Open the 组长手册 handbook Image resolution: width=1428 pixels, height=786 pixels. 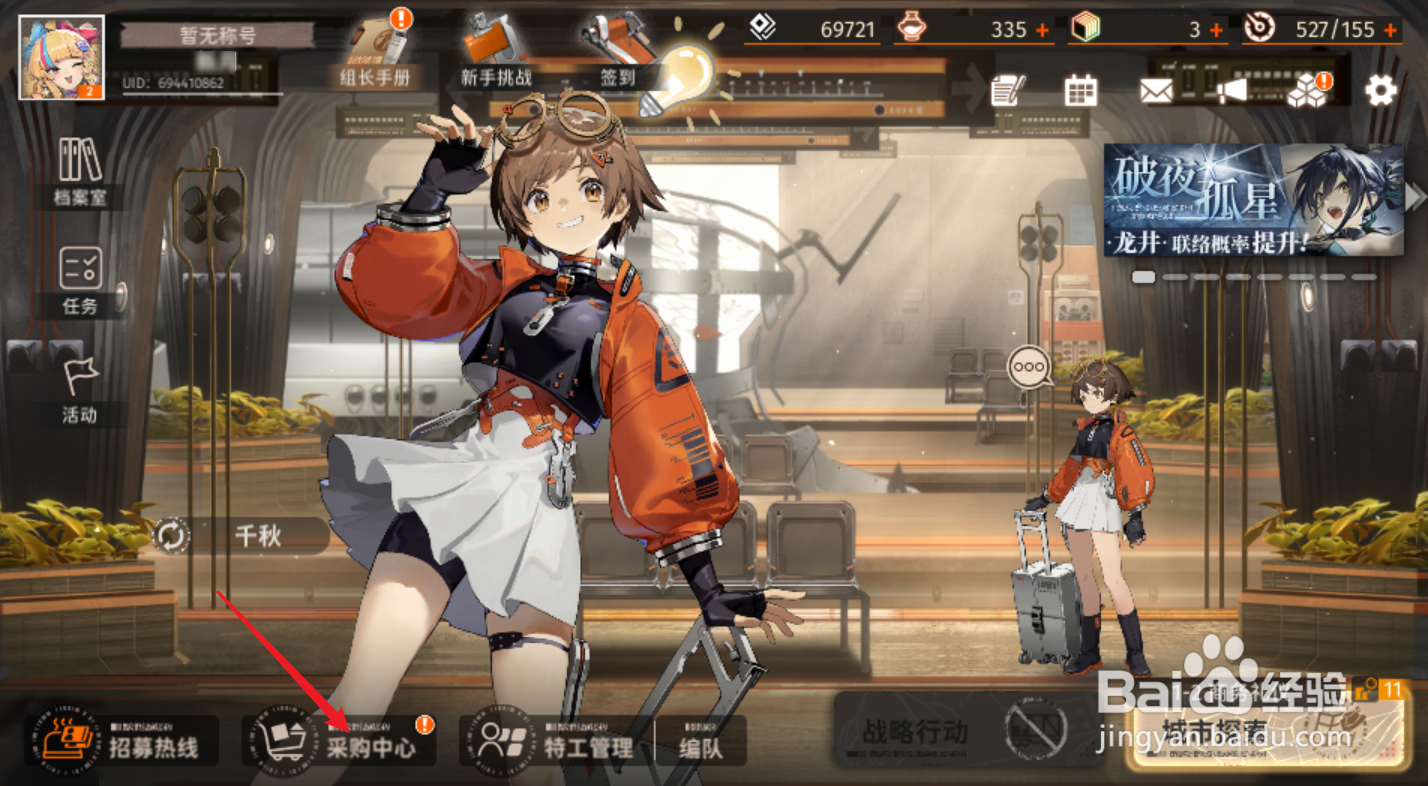click(x=376, y=52)
